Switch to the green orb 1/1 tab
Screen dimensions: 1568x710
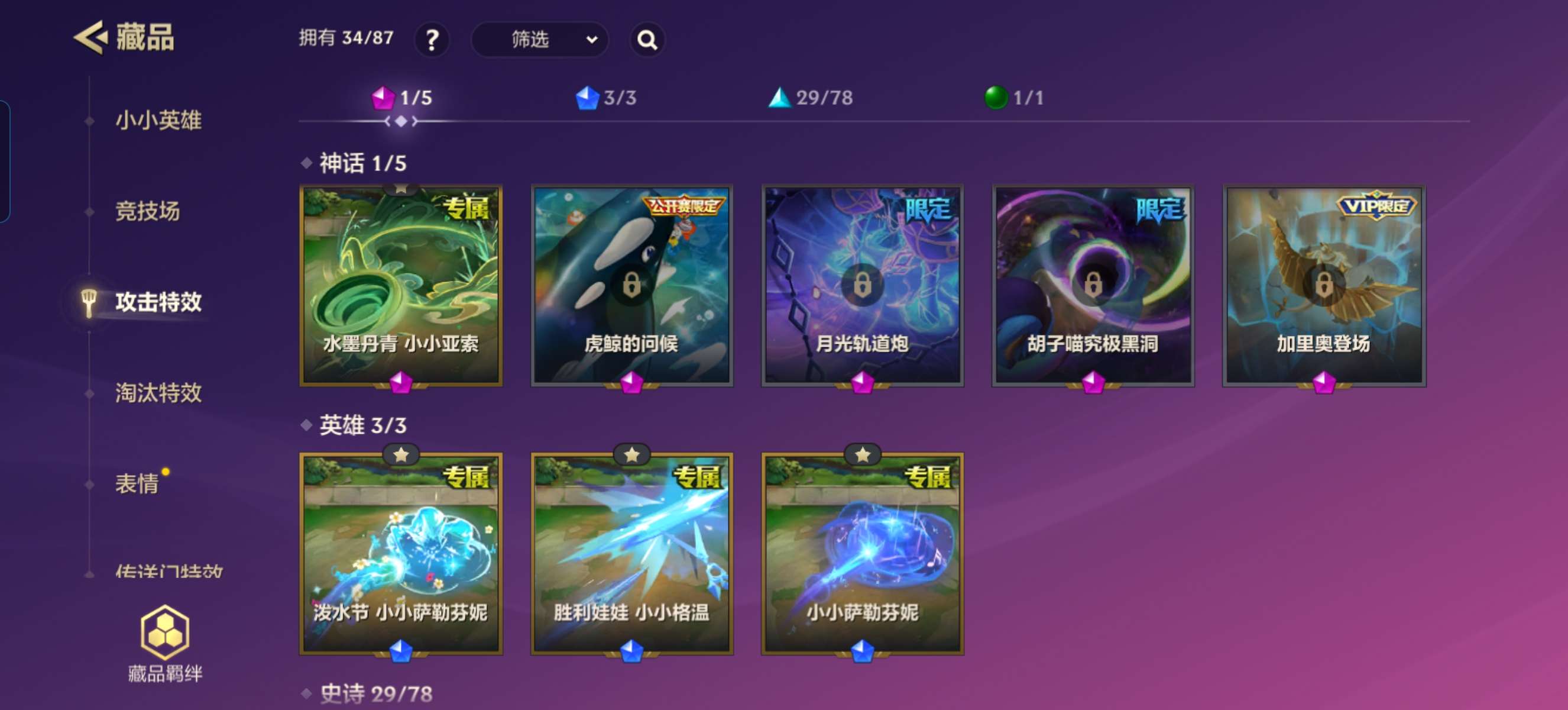point(1014,98)
